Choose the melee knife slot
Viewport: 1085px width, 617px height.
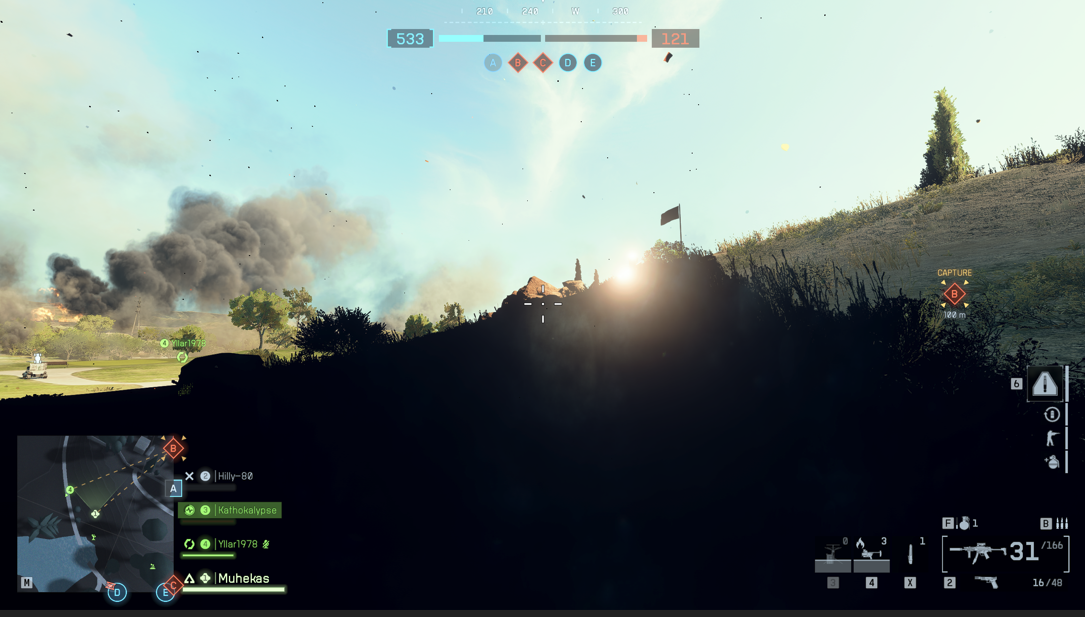pyautogui.click(x=910, y=553)
